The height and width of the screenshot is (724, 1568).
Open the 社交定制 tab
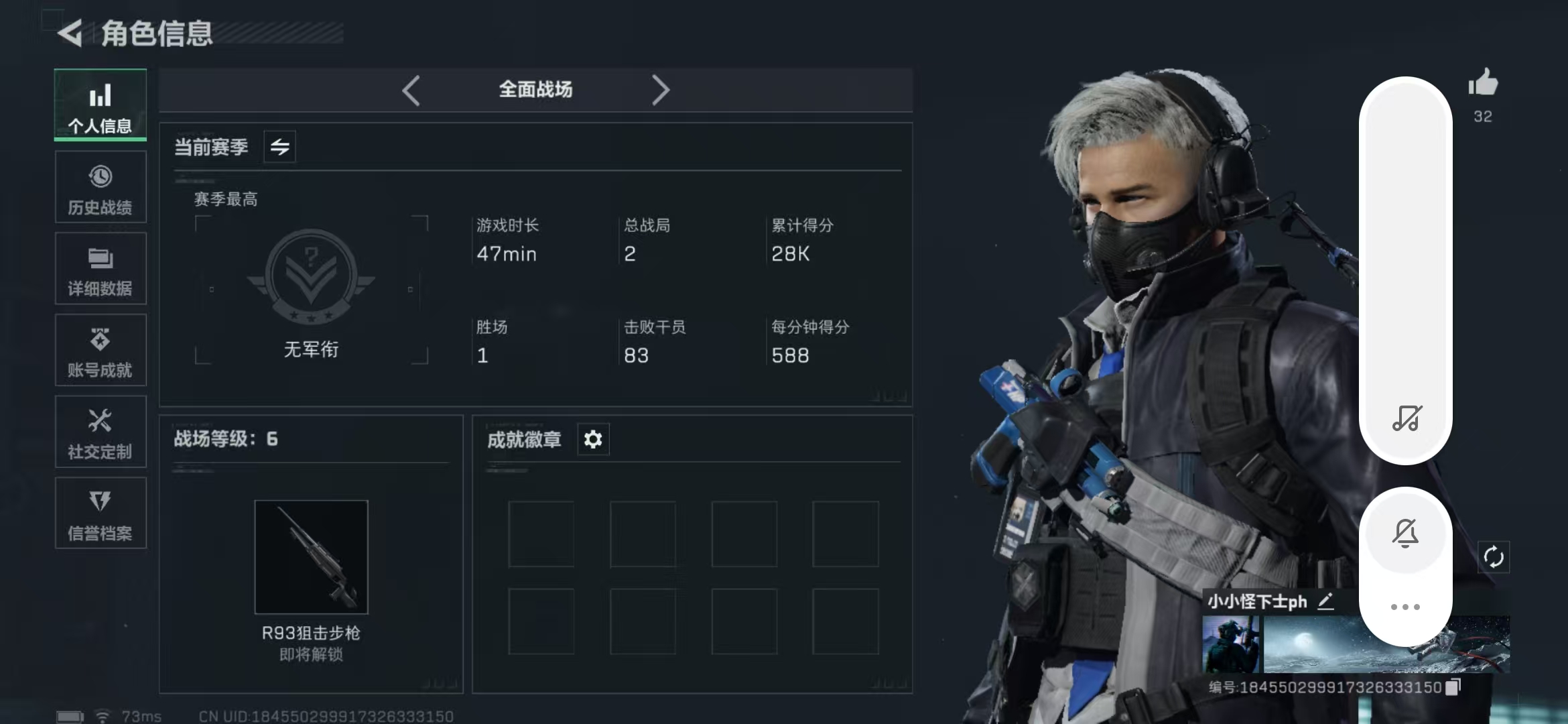point(101,432)
